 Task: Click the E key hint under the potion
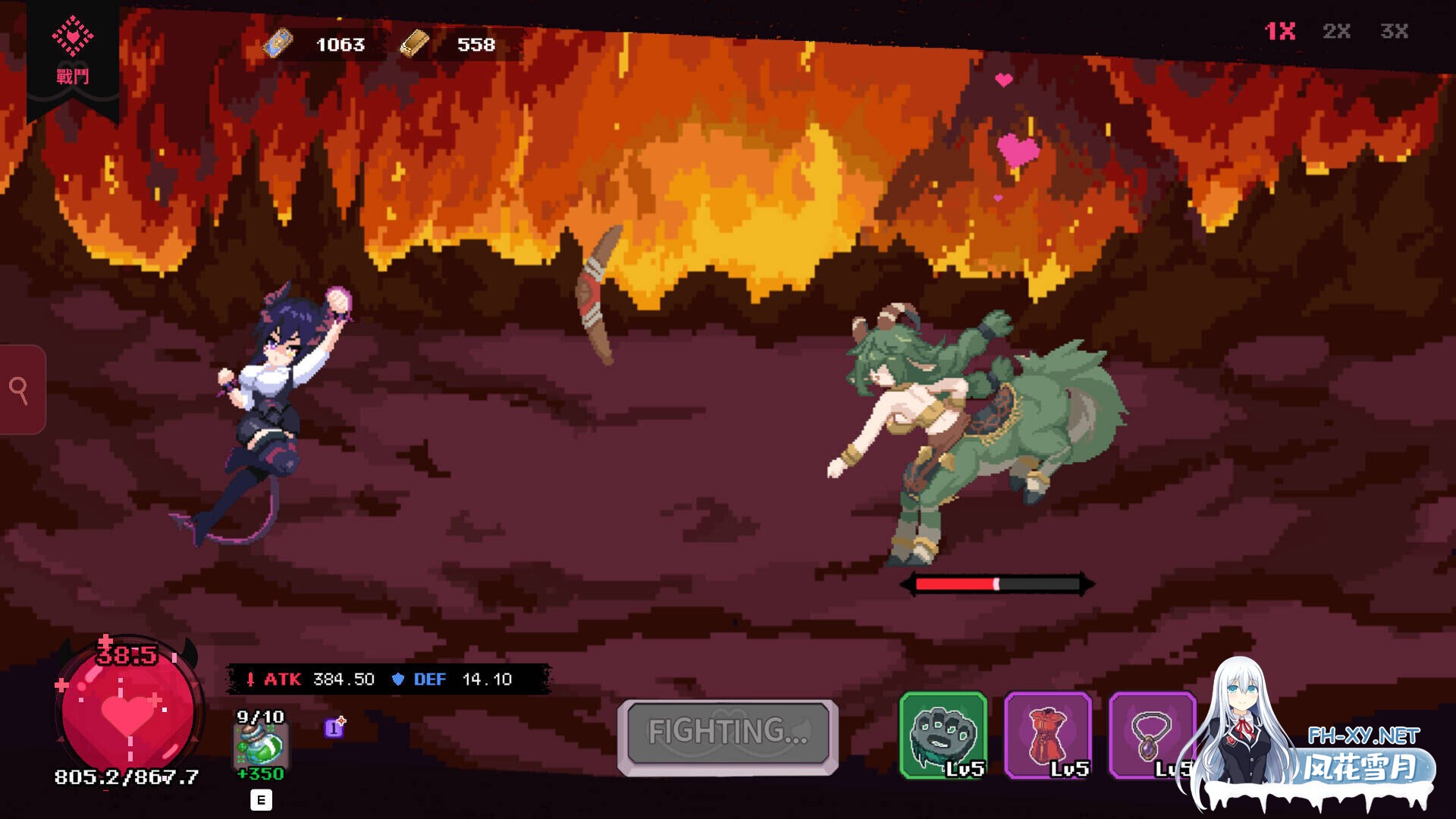[260, 799]
